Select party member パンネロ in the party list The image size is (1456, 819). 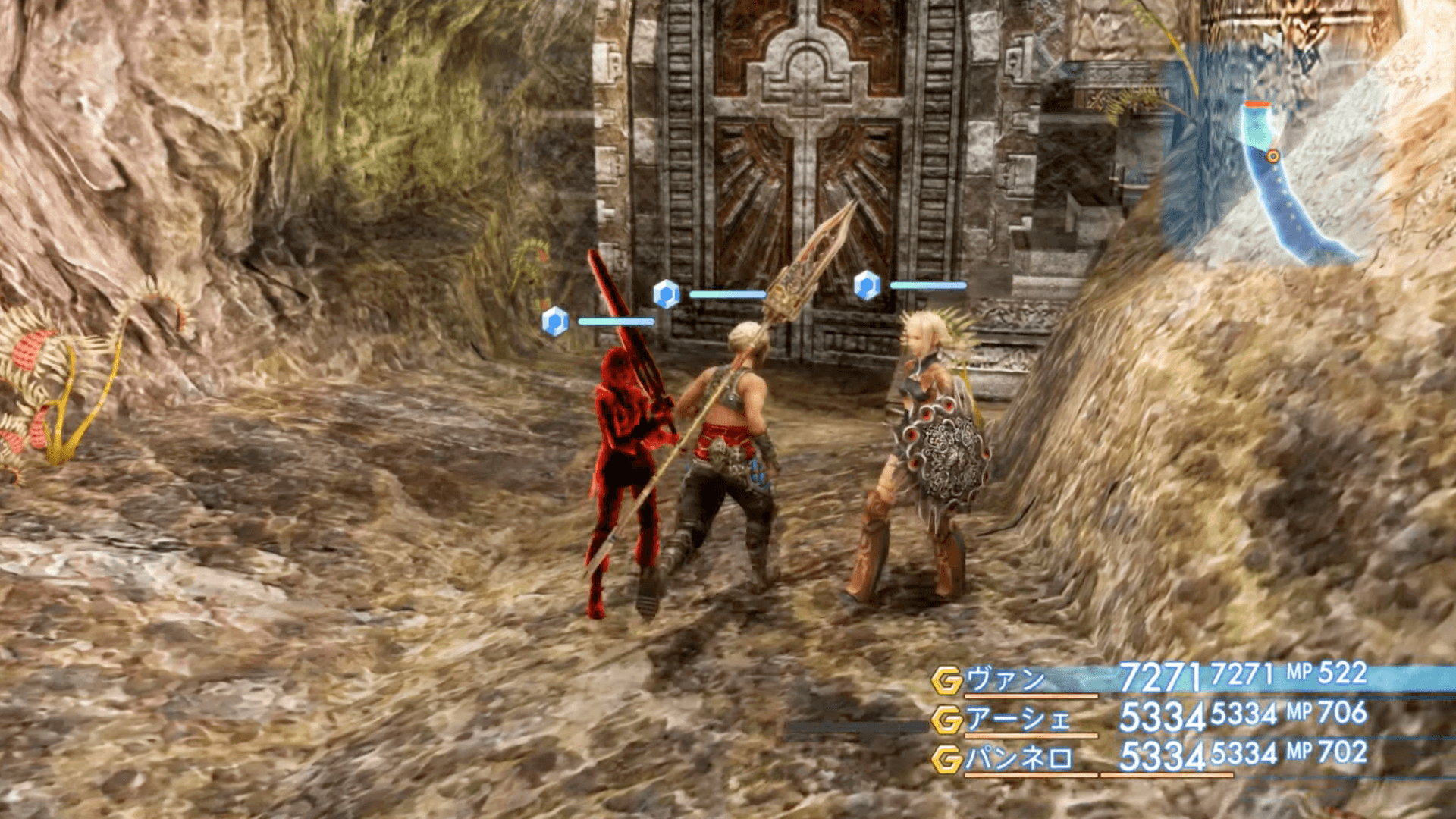(1019, 758)
